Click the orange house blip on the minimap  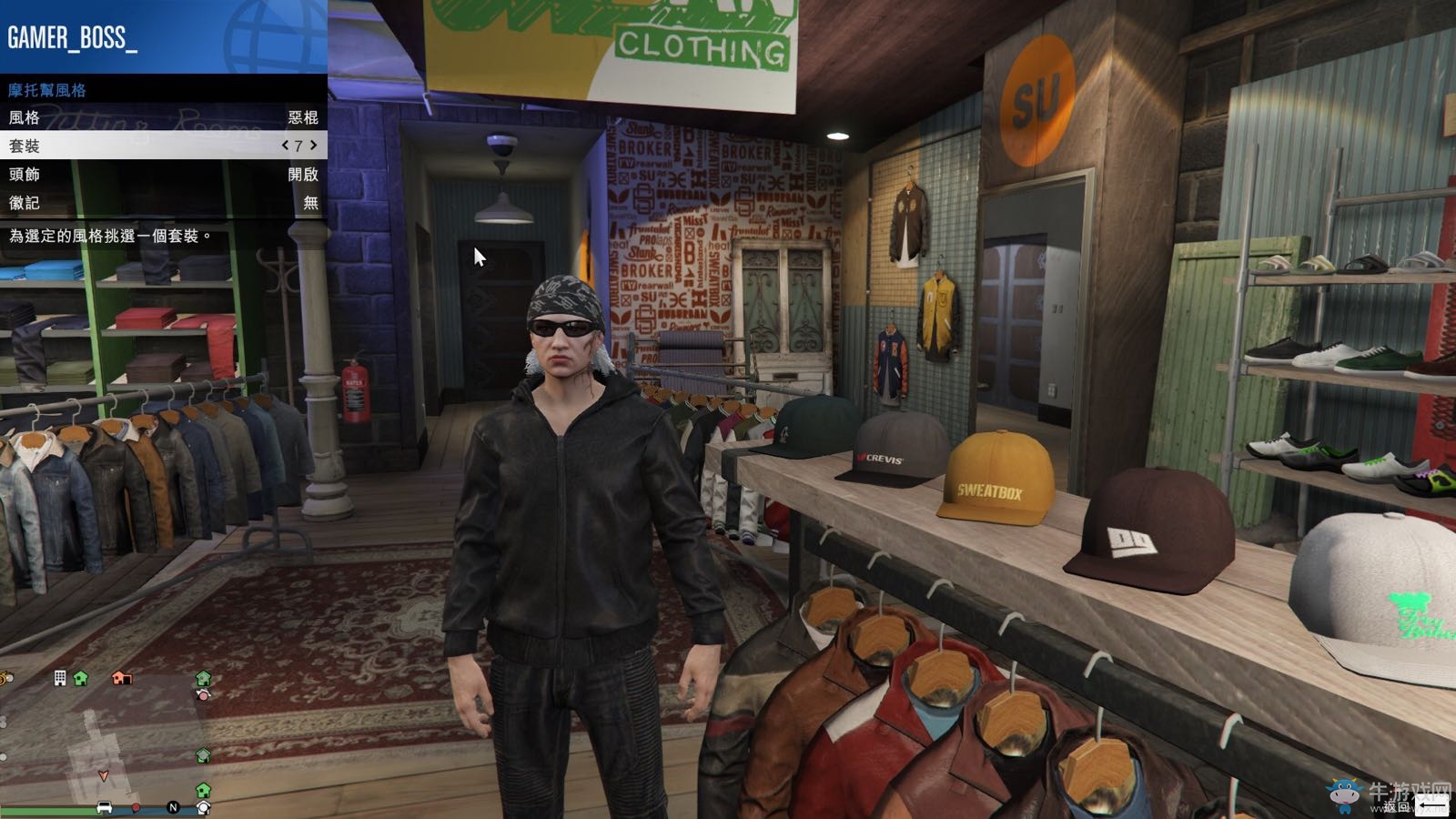tap(121, 678)
